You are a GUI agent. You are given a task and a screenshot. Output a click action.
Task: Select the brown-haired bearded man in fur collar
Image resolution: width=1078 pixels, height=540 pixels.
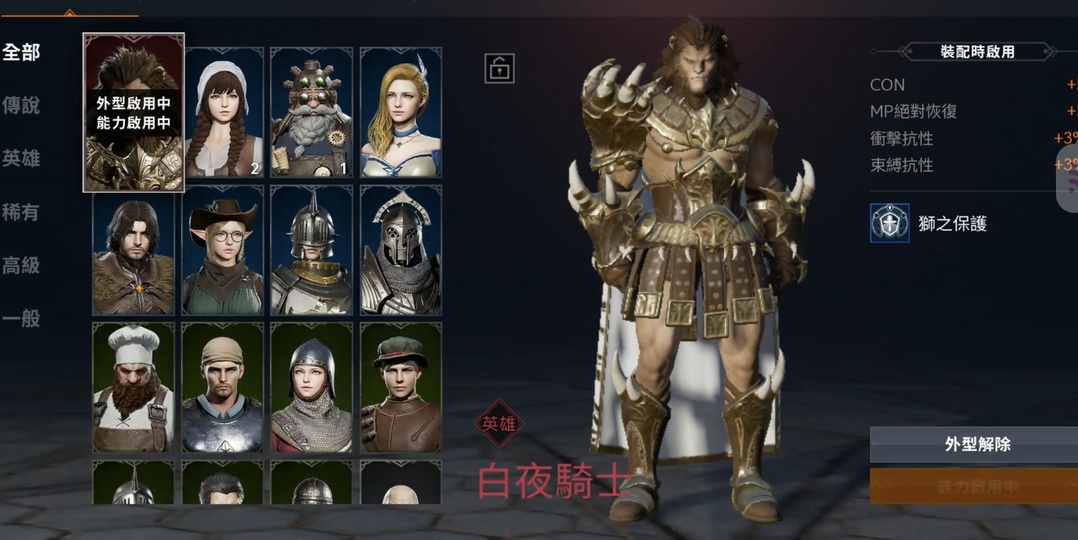[134, 250]
